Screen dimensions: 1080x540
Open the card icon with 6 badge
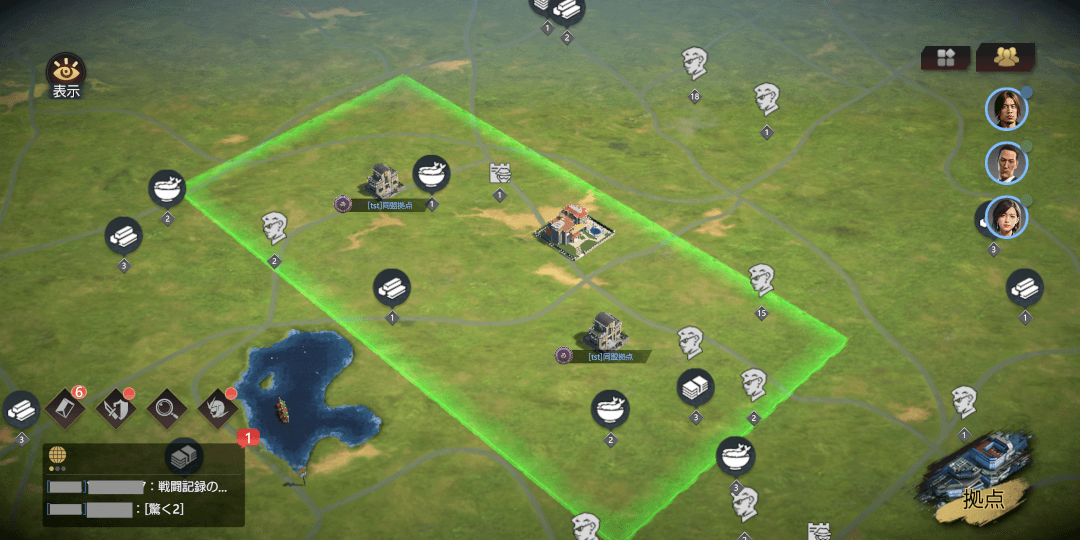point(64,407)
